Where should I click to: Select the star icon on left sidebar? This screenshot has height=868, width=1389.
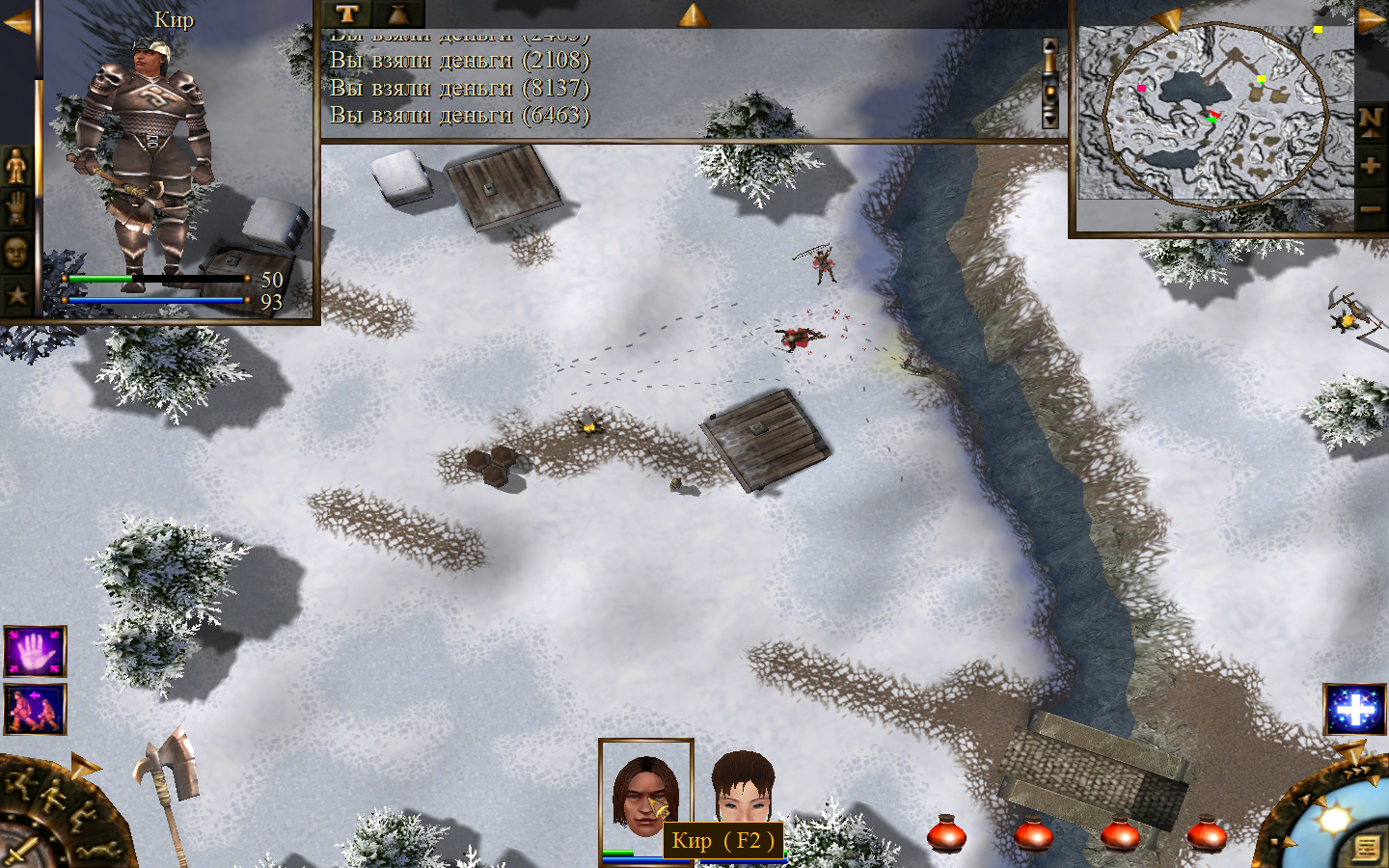(16, 295)
